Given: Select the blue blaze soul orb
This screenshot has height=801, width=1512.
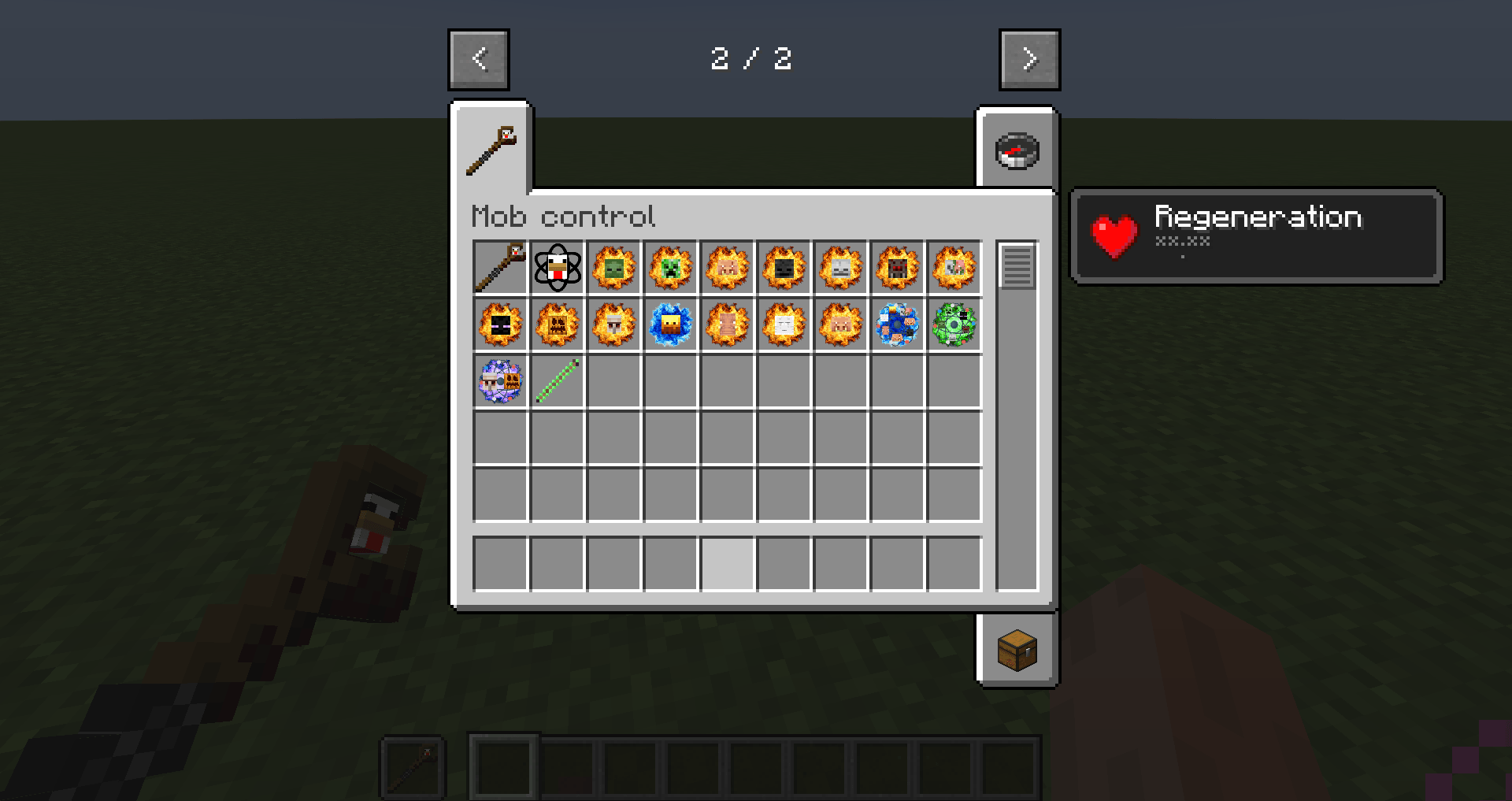Looking at the screenshot, I should tap(670, 325).
